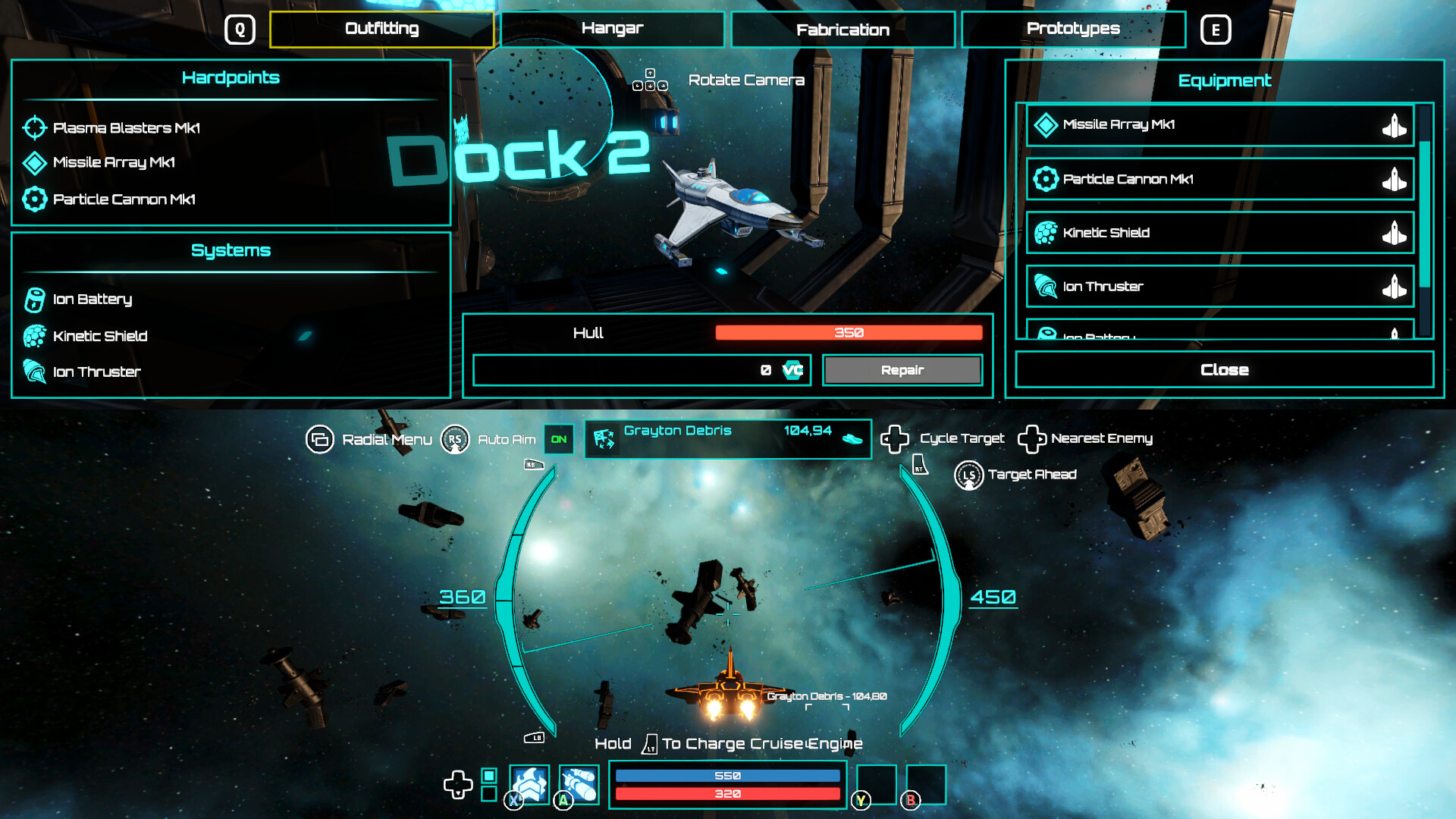The height and width of the screenshot is (819, 1456).
Task: Select the Ion Thruster system icon
Action: click(33, 372)
